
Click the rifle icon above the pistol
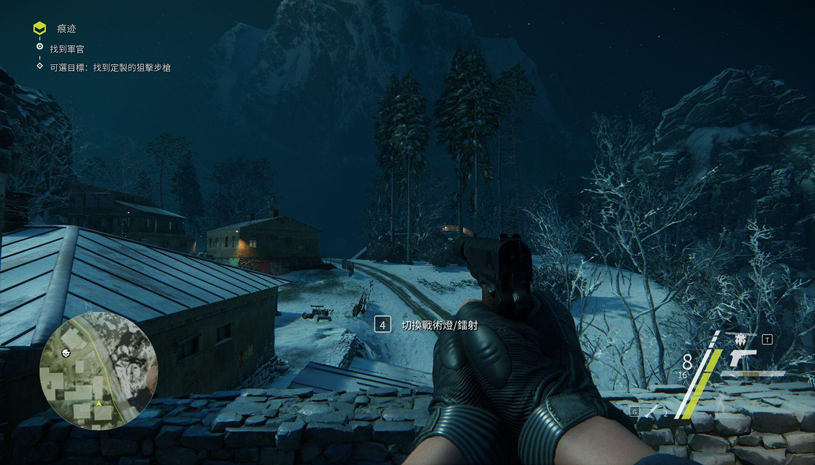pyautogui.click(x=740, y=339)
